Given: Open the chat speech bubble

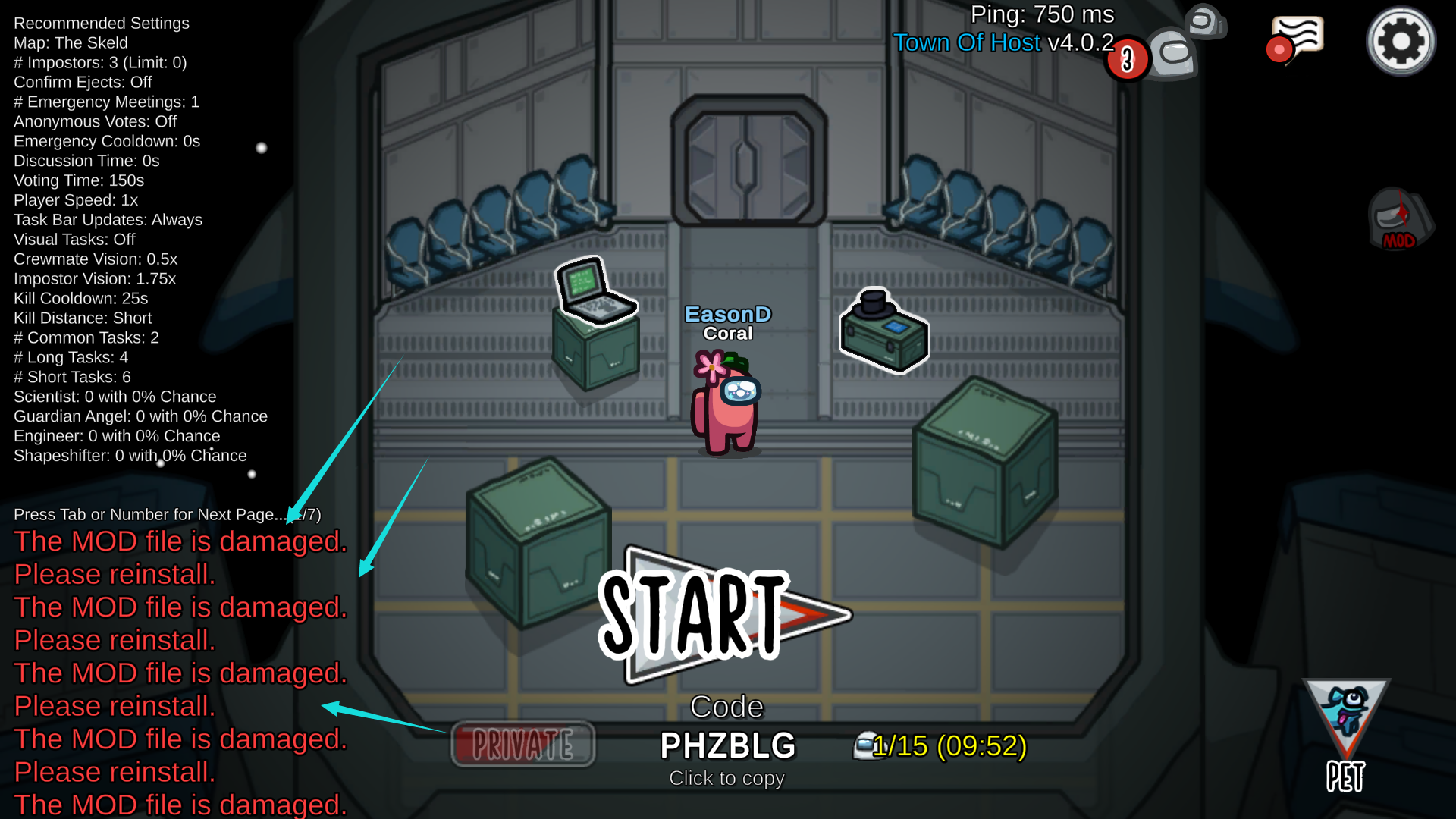Looking at the screenshot, I should click(x=1298, y=39).
